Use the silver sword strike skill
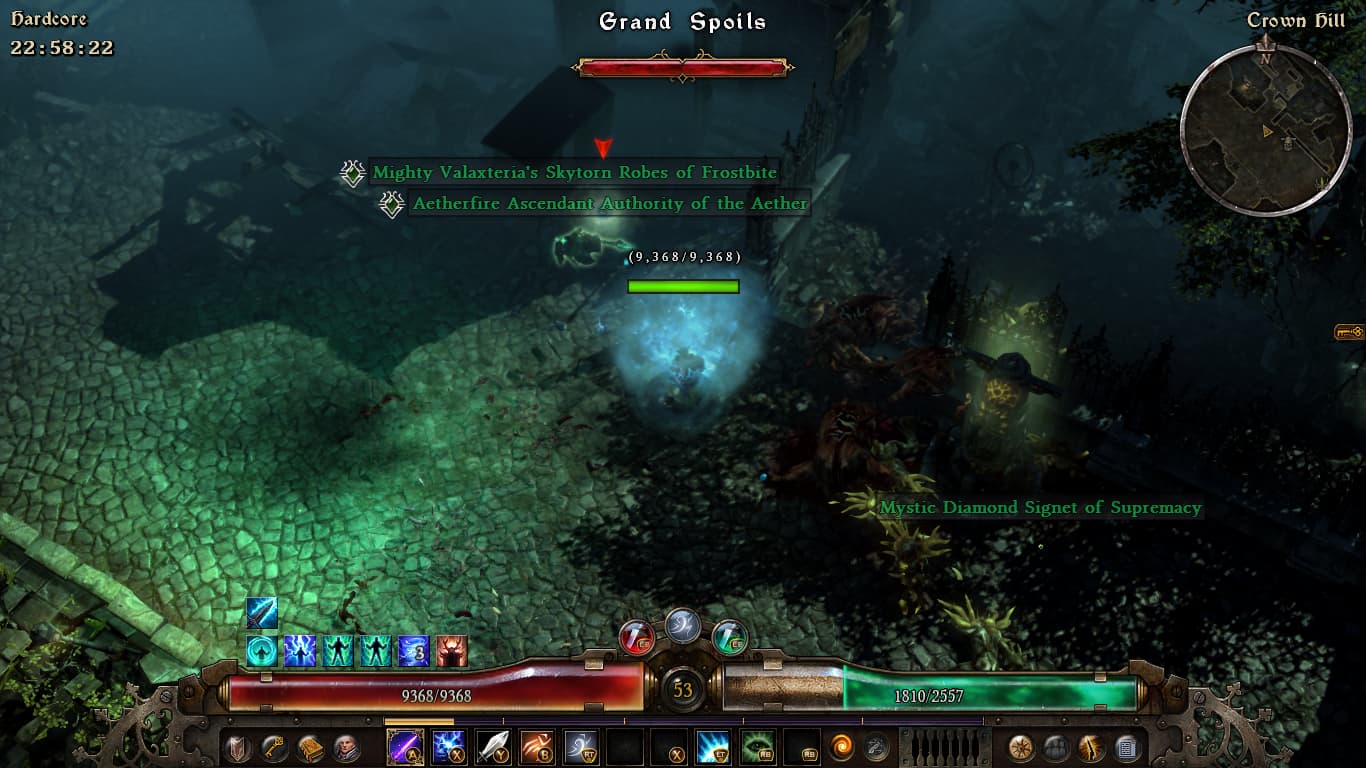Image resolution: width=1366 pixels, height=768 pixels. 493,747
